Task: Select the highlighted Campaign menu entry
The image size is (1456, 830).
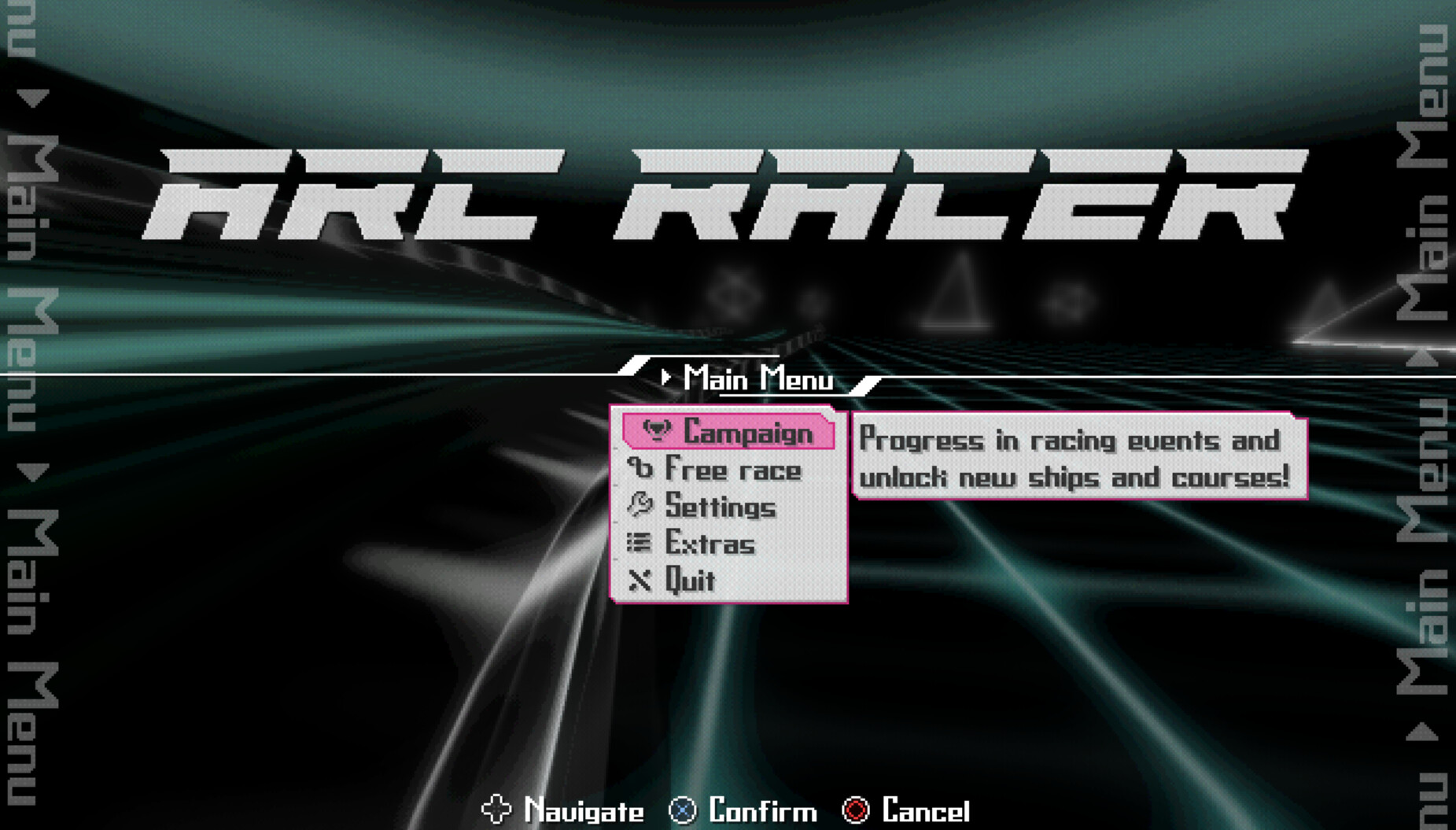Action: coord(746,432)
